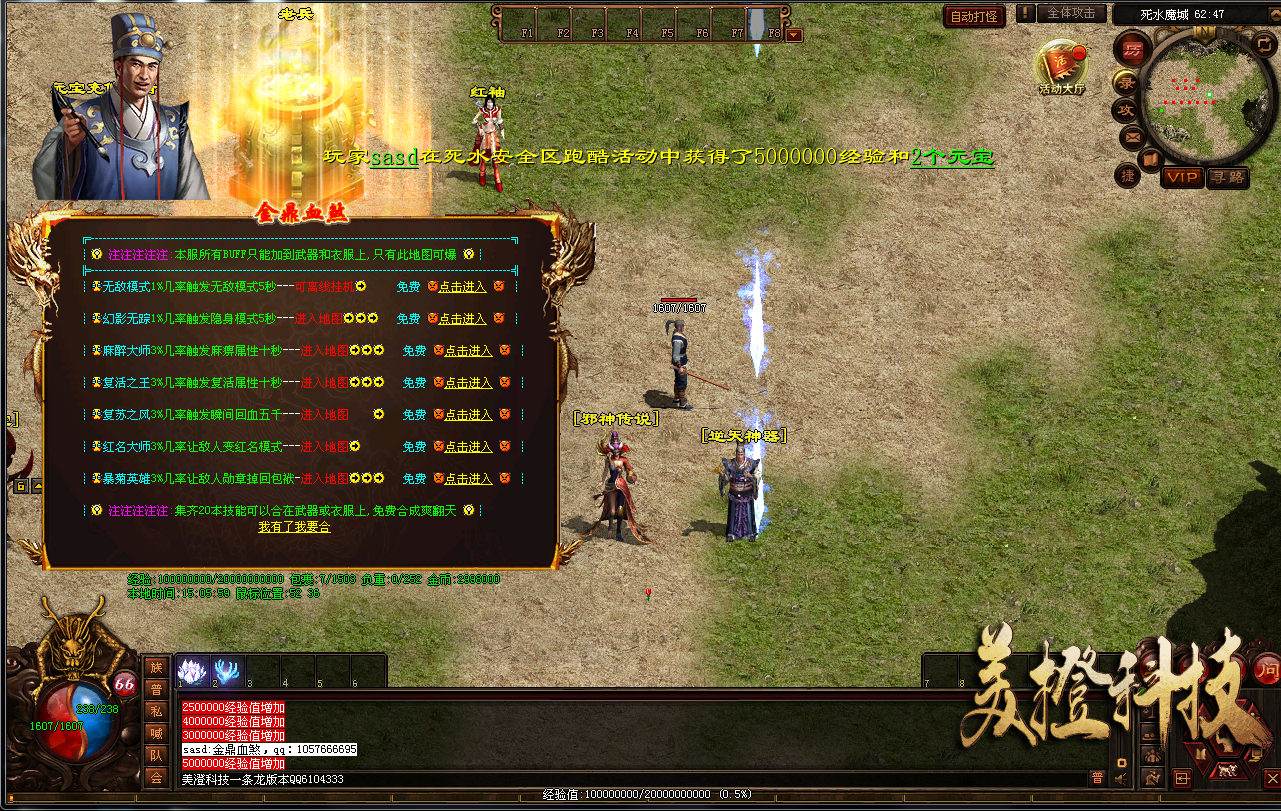The width and height of the screenshot is (1281, 811).
Task: Mute game audio with the speaker icon
Action: pyautogui.click(x=1120, y=778)
